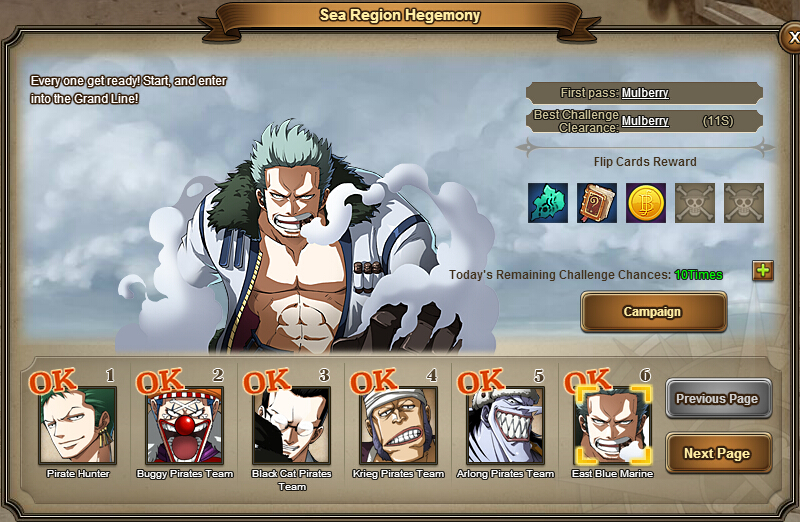The width and height of the screenshot is (800, 522).
Task: Go to the Previous Page
Action: [718, 399]
